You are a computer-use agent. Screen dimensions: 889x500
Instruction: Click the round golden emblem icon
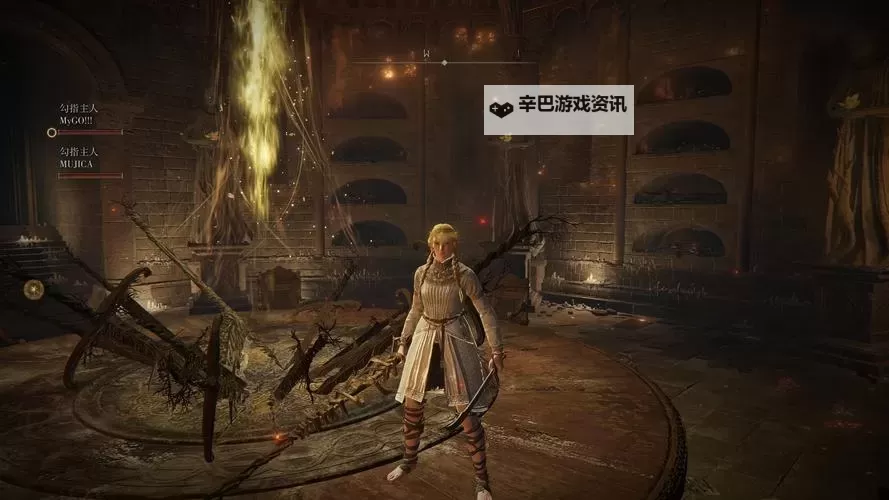(34, 289)
